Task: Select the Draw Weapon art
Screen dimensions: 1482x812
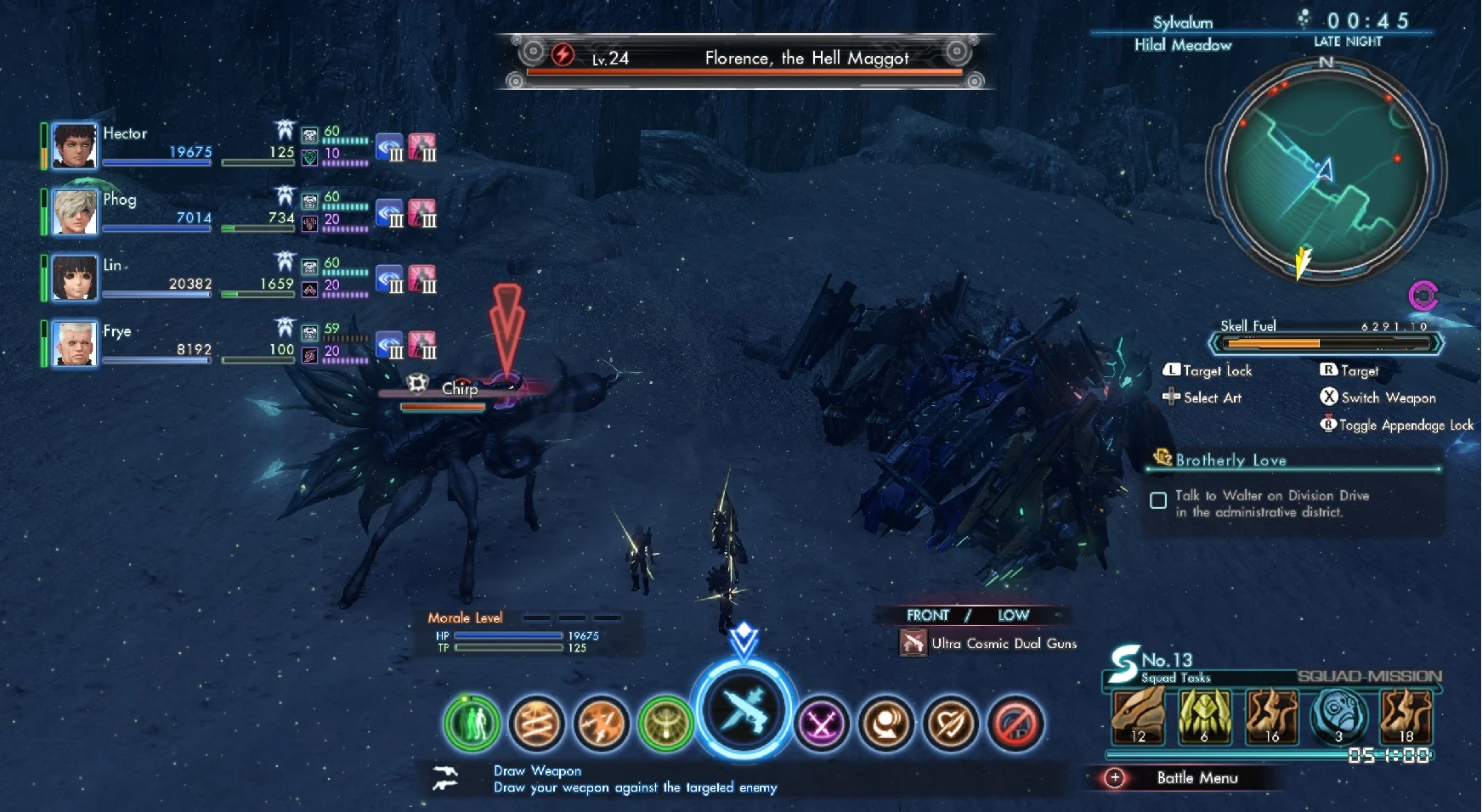Action: point(743,713)
